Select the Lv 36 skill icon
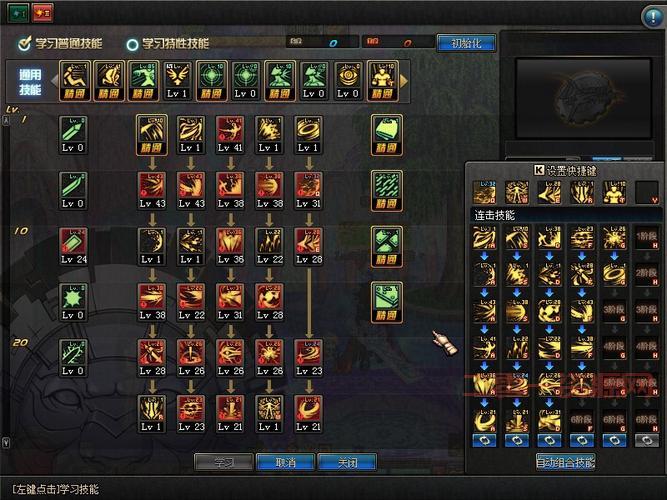Image resolution: width=667 pixels, height=500 pixels. (230, 243)
